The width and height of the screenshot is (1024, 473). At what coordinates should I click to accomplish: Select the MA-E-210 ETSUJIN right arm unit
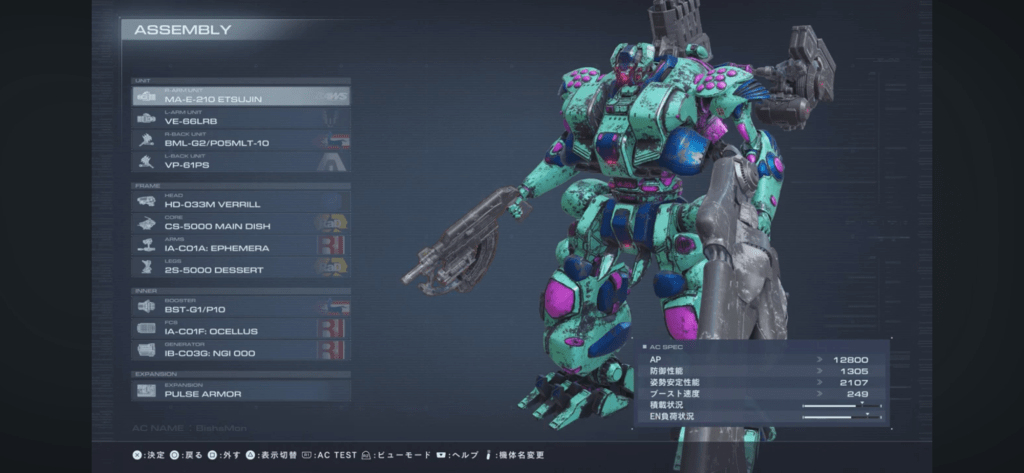tap(240, 97)
